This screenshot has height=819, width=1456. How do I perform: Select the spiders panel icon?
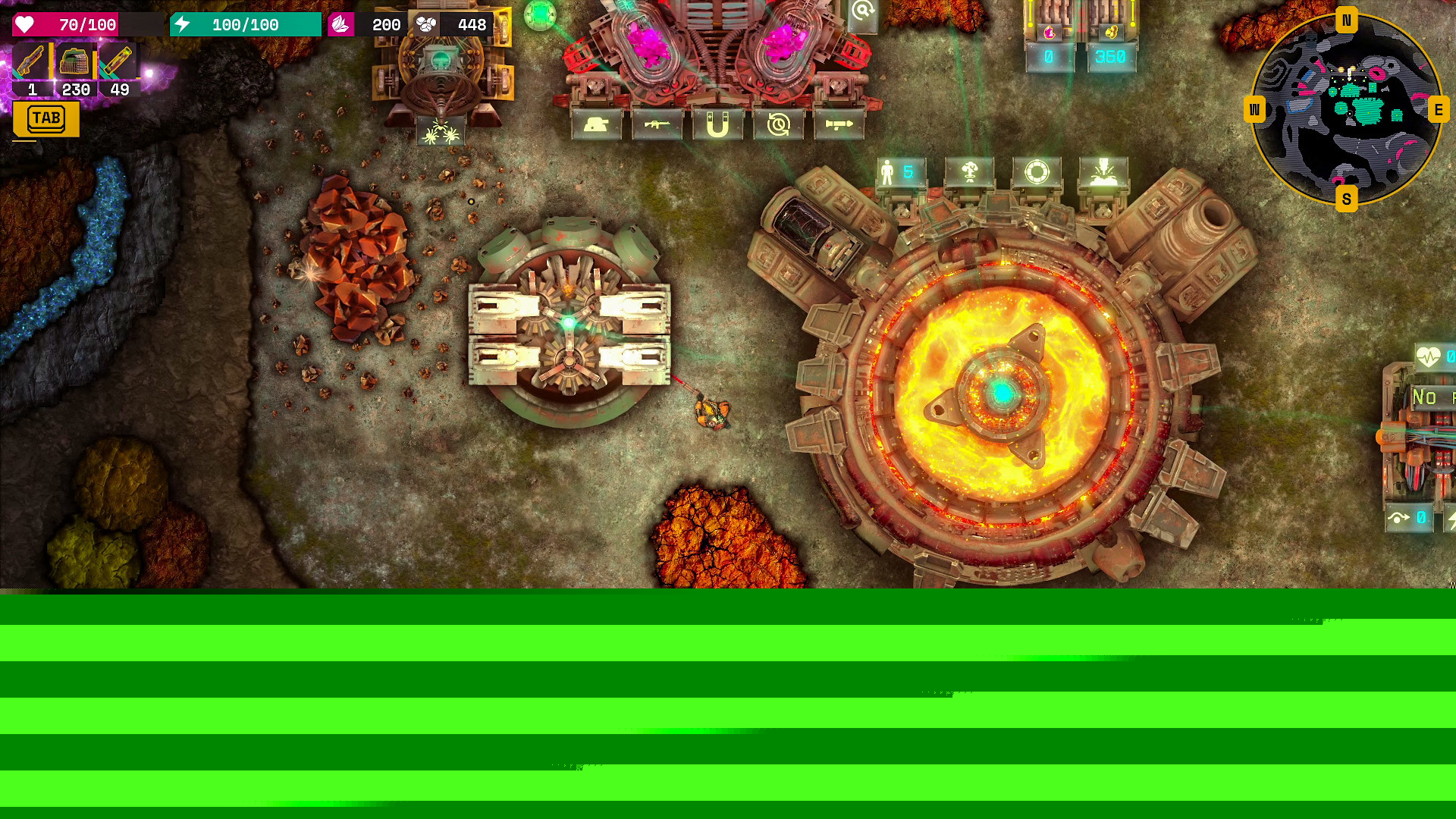pos(441,133)
